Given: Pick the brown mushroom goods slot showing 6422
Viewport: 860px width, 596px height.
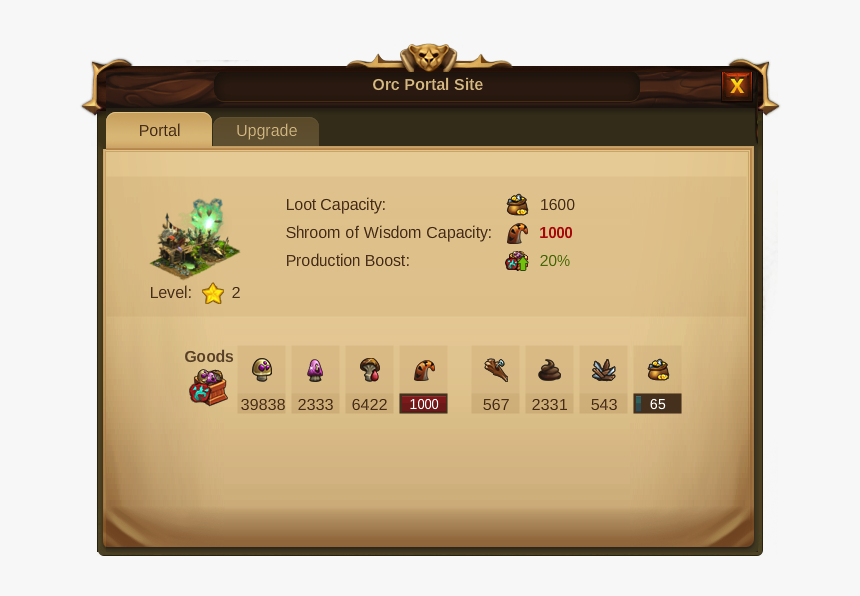Looking at the screenshot, I should (x=370, y=379).
